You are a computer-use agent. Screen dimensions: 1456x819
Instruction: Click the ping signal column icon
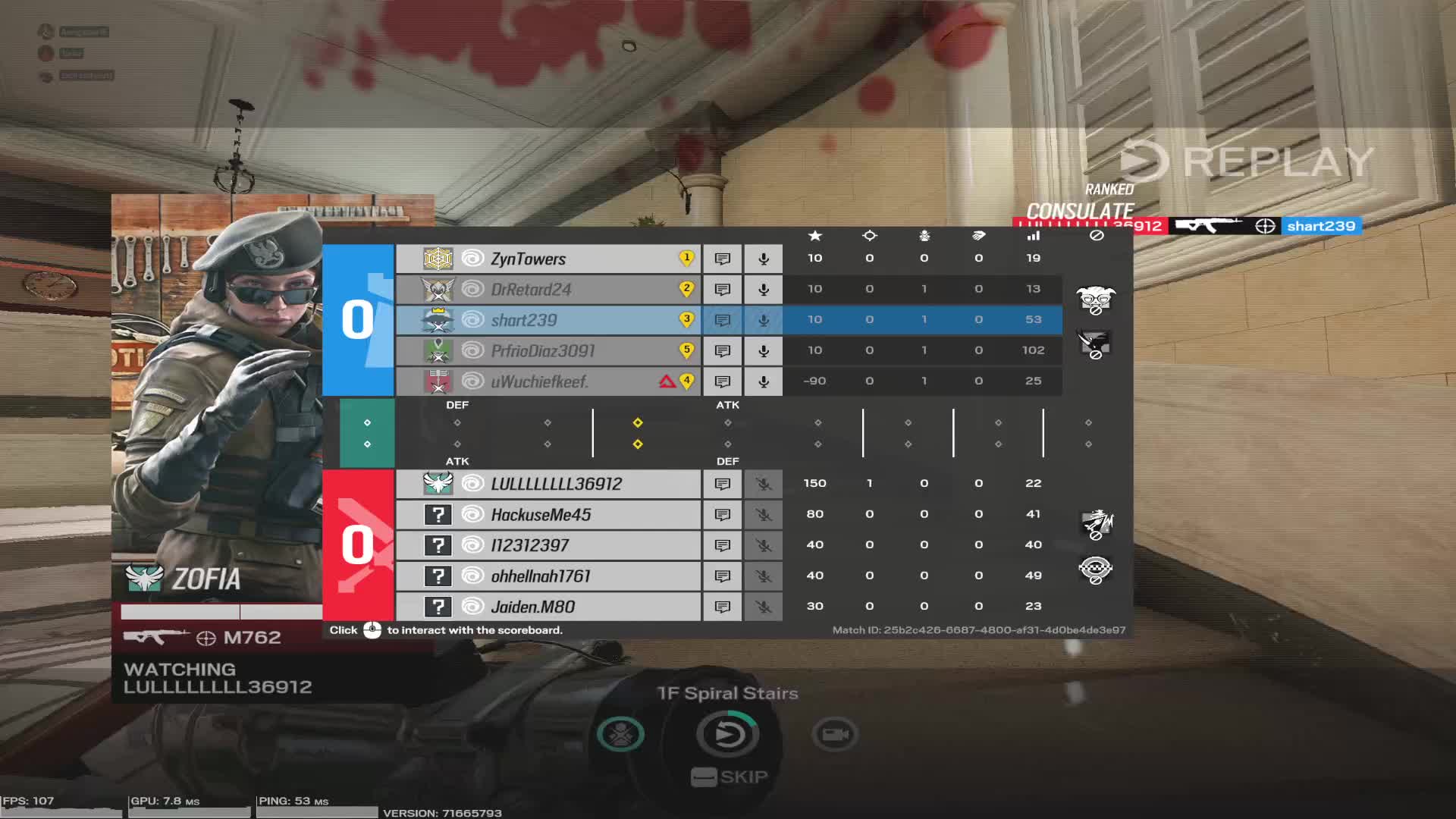point(1034,236)
